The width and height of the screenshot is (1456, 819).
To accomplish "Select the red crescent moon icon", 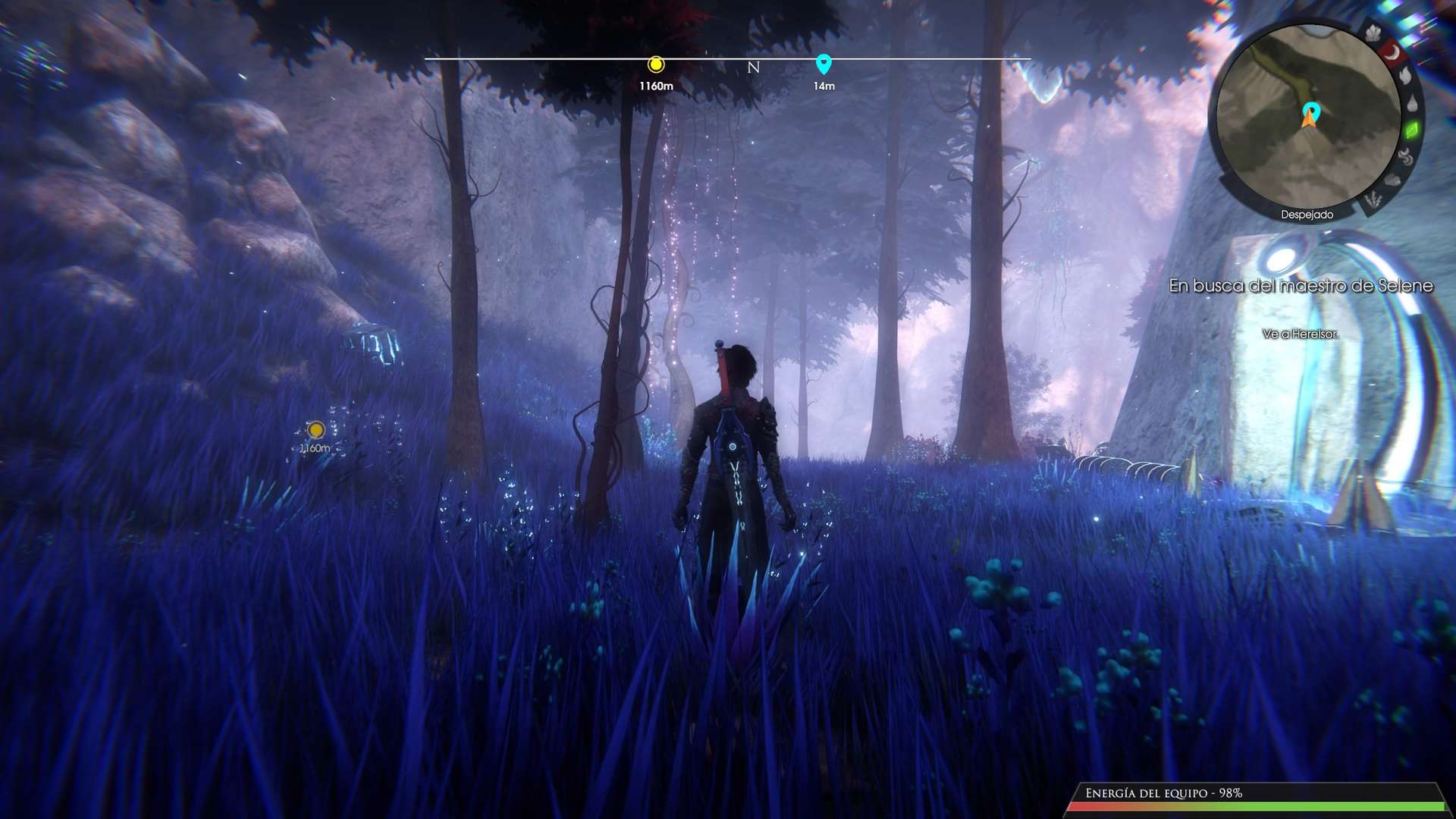I will [1392, 52].
